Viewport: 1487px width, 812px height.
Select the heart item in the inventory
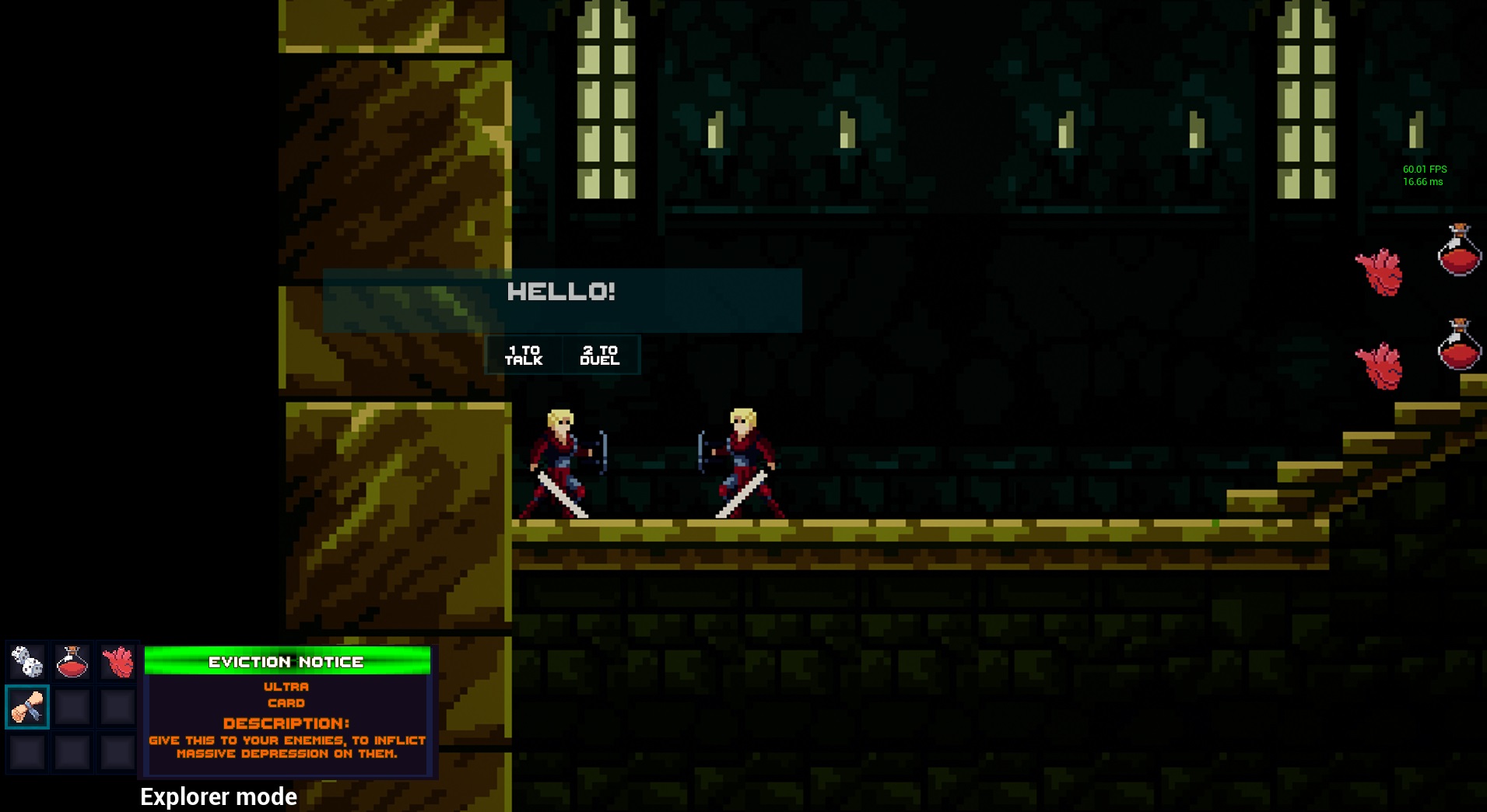(x=117, y=662)
